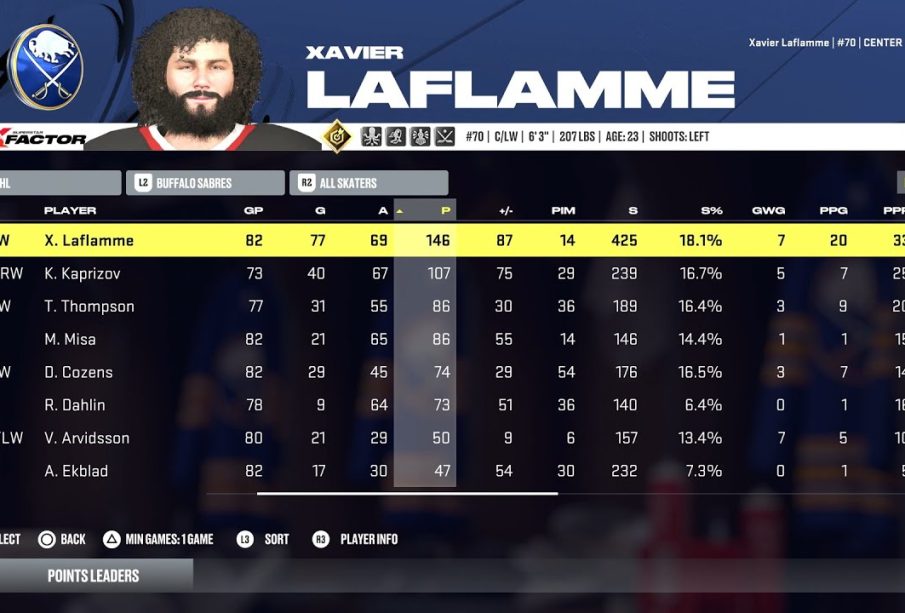Image resolution: width=905 pixels, height=613 pixels.
Task: Sort by the assists column A
Action: (382, 211)
